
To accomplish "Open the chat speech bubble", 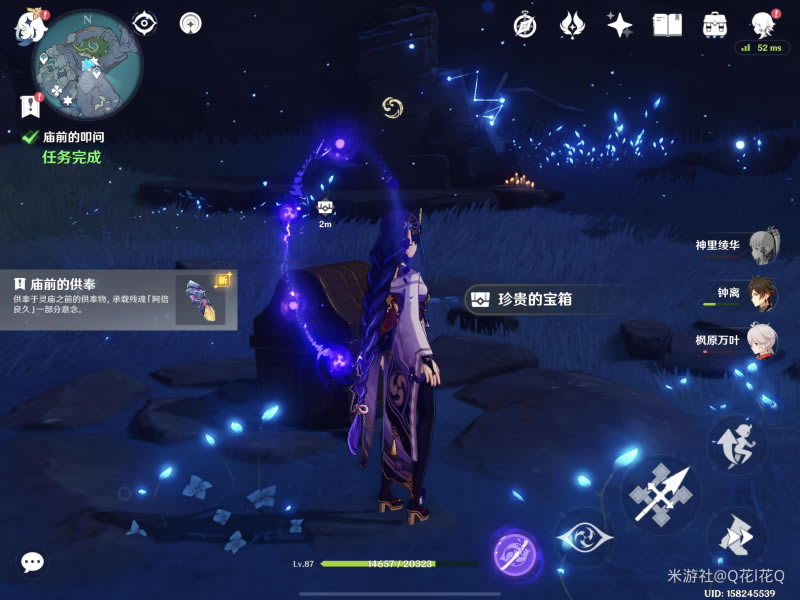I will tap(33, 562).
